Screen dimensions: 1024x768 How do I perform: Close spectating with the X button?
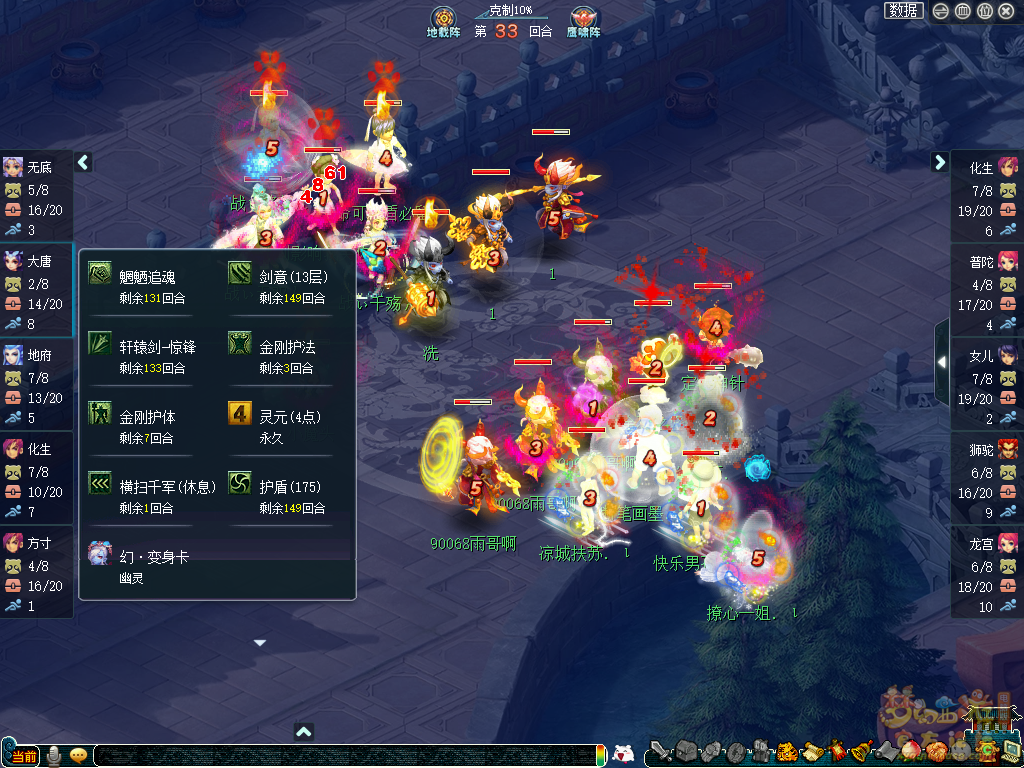(1007, 11)
